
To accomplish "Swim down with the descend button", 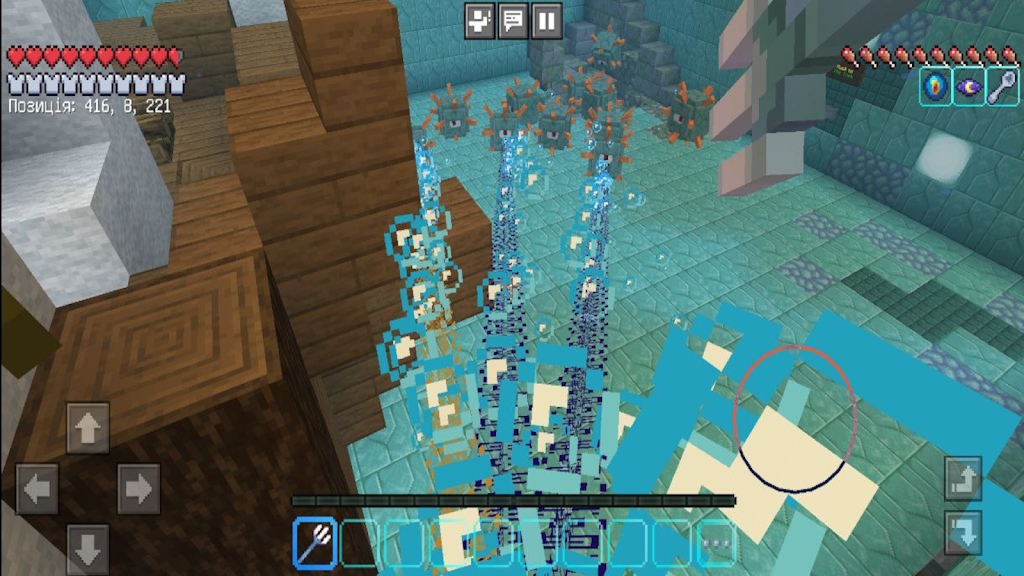I will point(963,532).
